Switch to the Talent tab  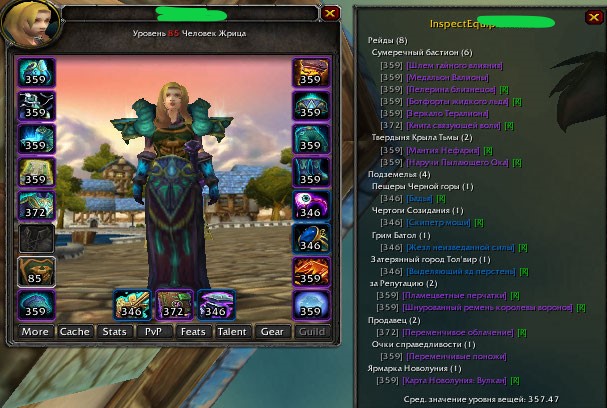click(x=232, y=331)
